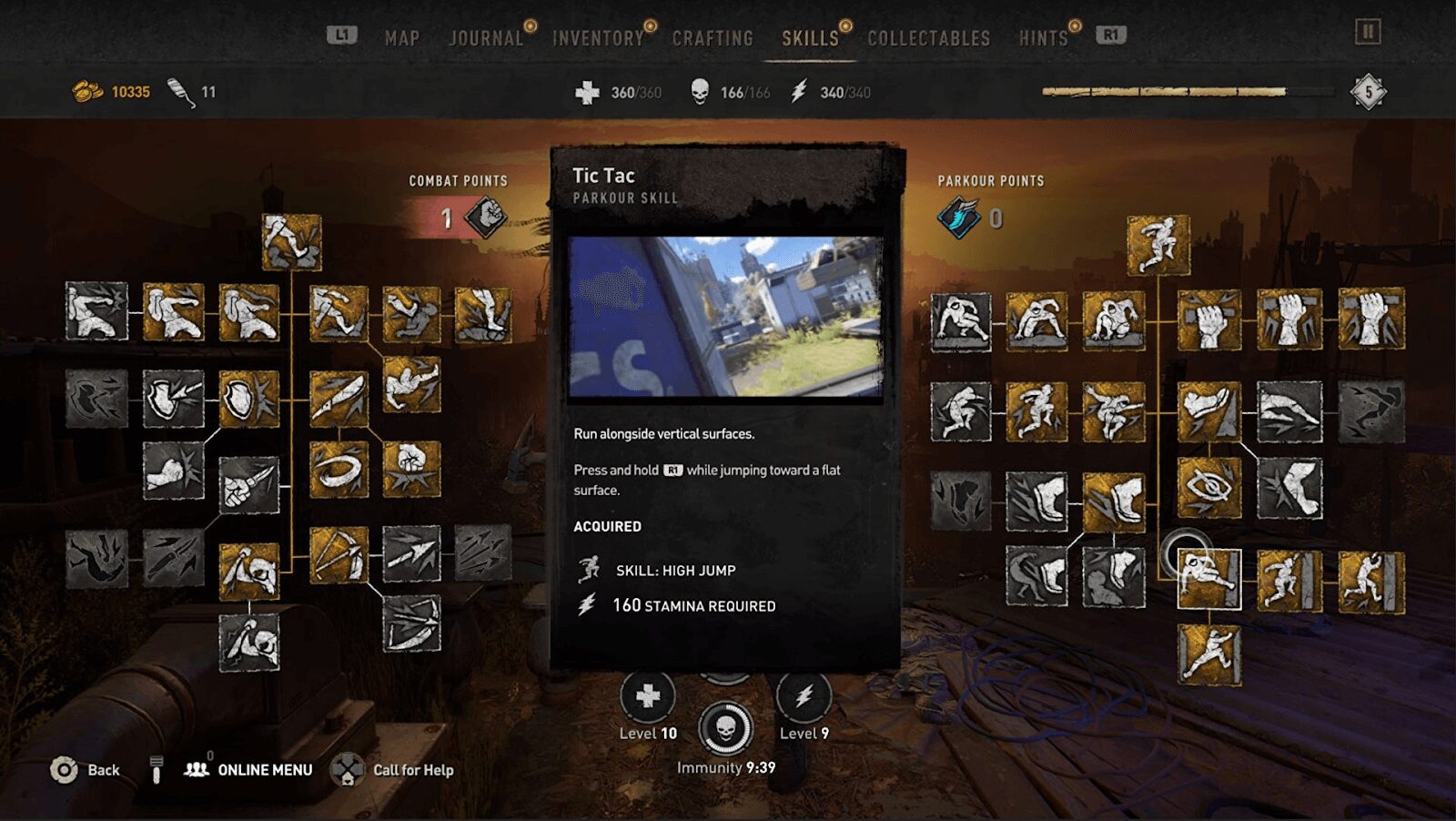
Task: Select the Skills tab
Action: pyautogui.click(x=810, y=38)
